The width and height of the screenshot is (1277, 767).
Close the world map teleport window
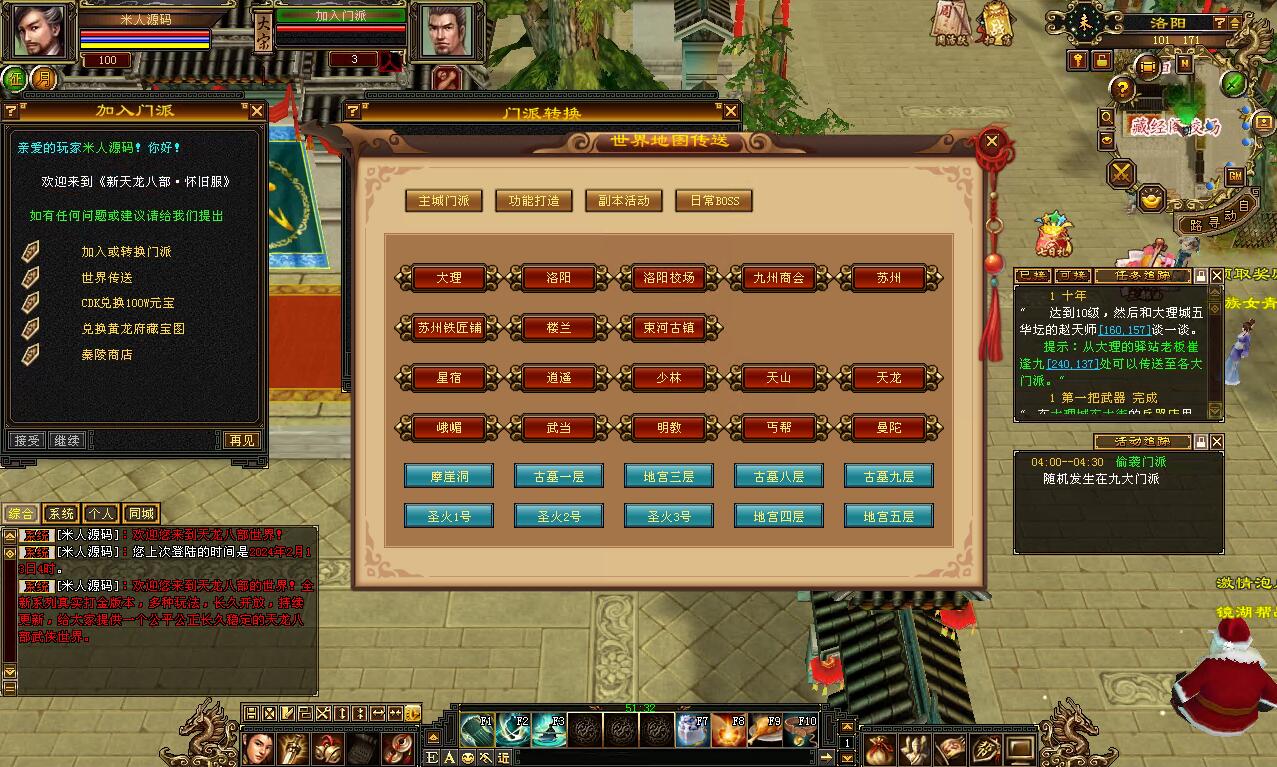pos(992,141)
